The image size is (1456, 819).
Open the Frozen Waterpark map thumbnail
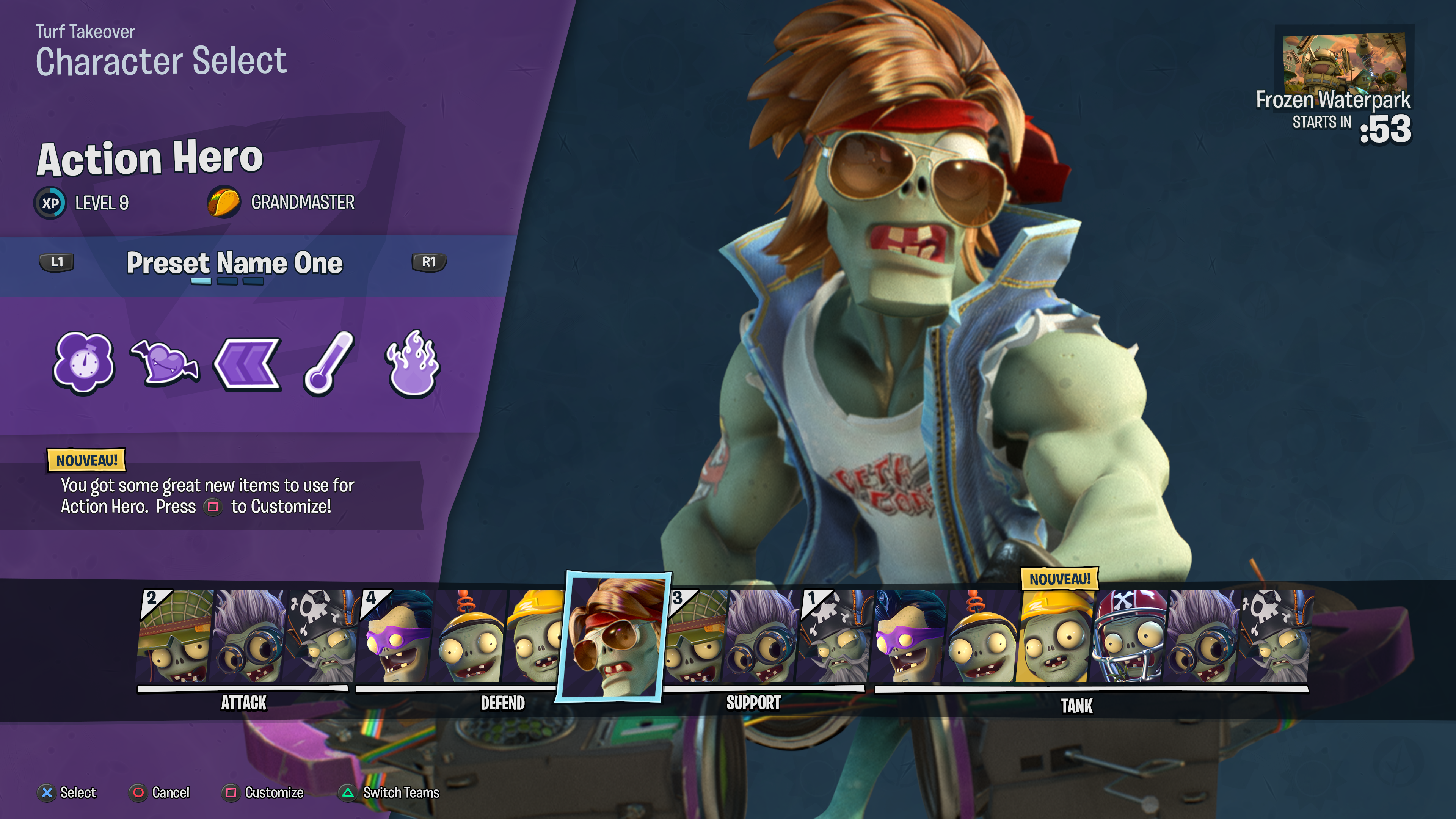[1343, 63]
